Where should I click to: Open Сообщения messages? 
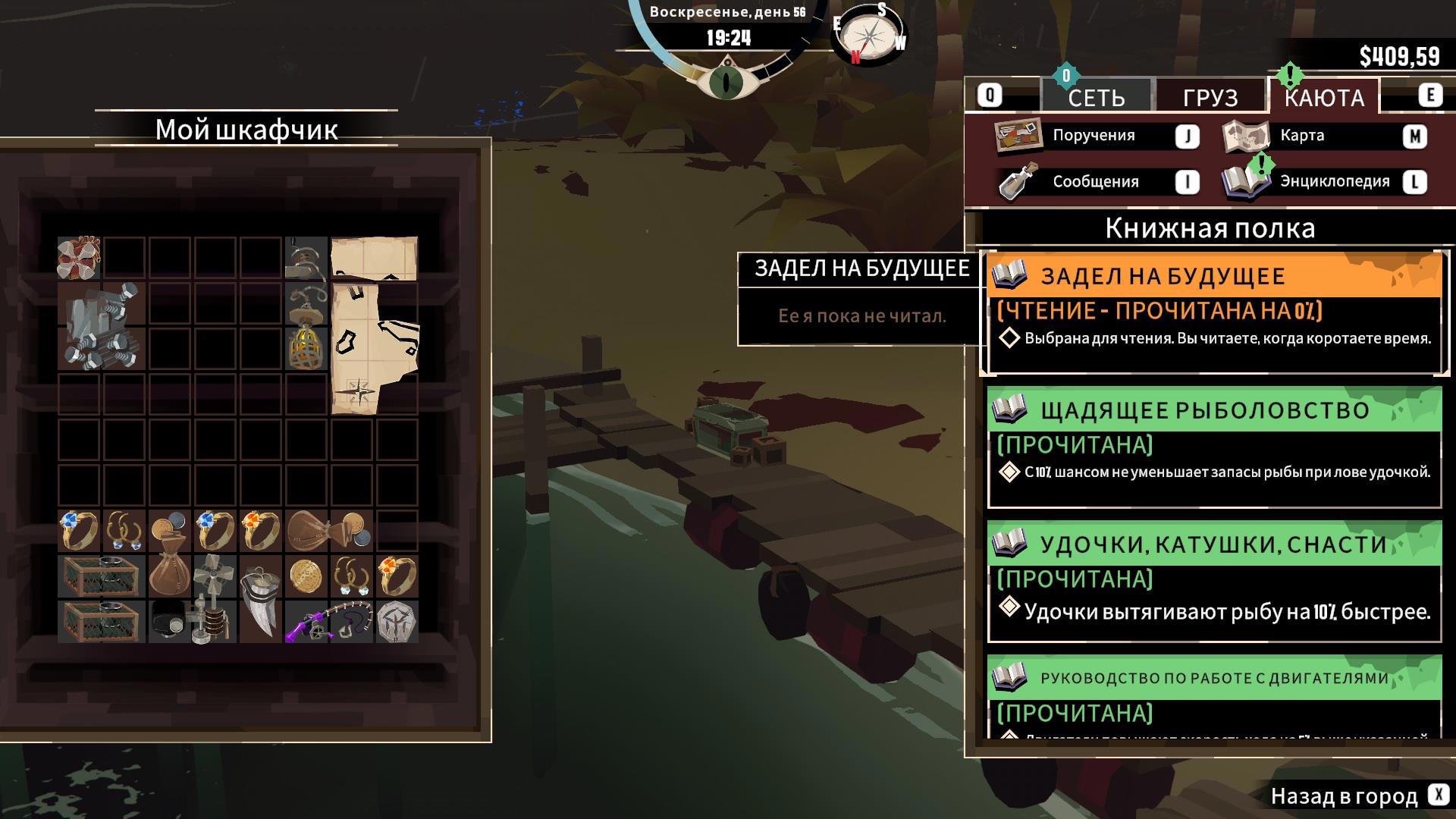pos(1097,182)
